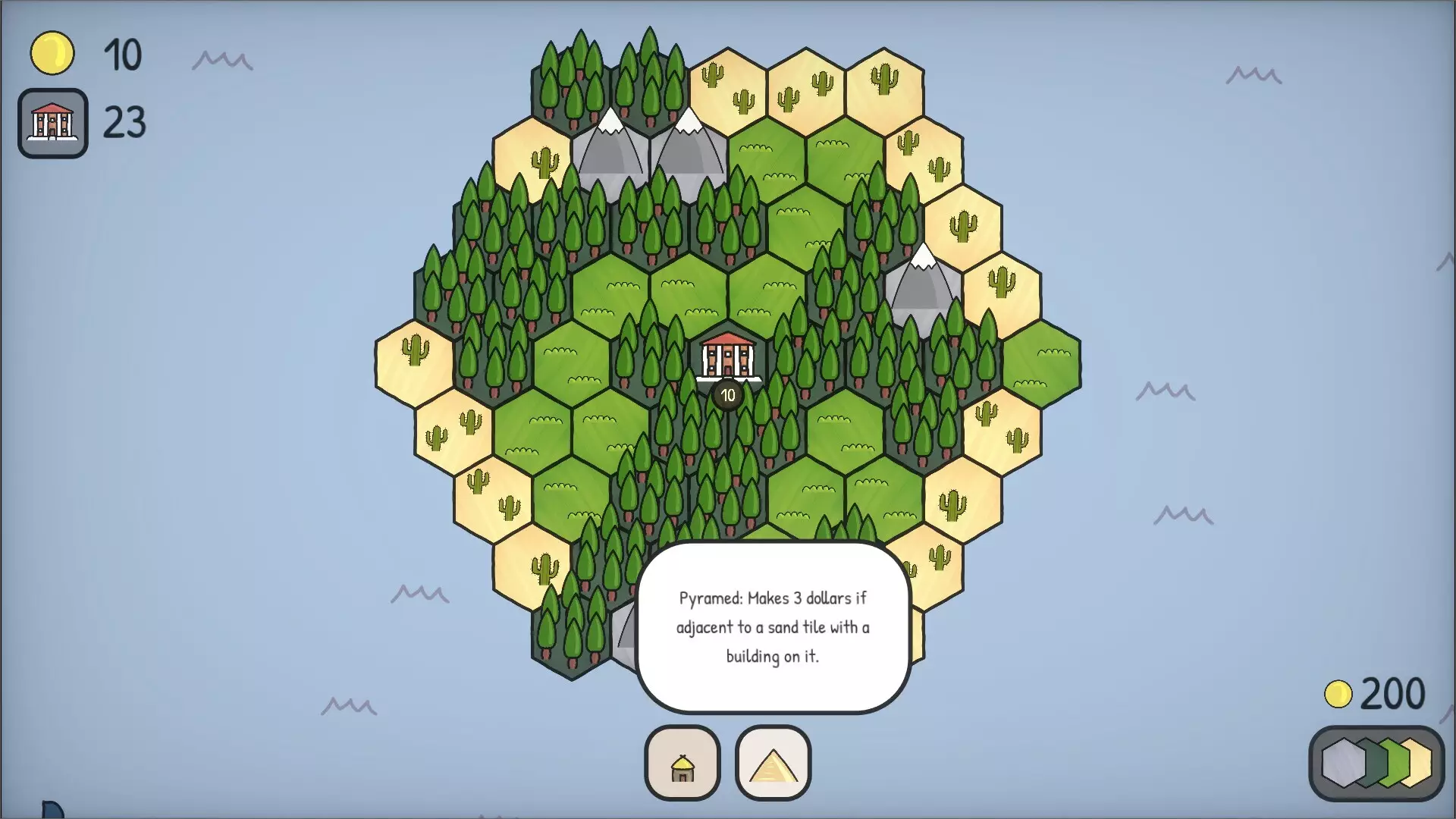Click the temple building on the map

(727, 358)
